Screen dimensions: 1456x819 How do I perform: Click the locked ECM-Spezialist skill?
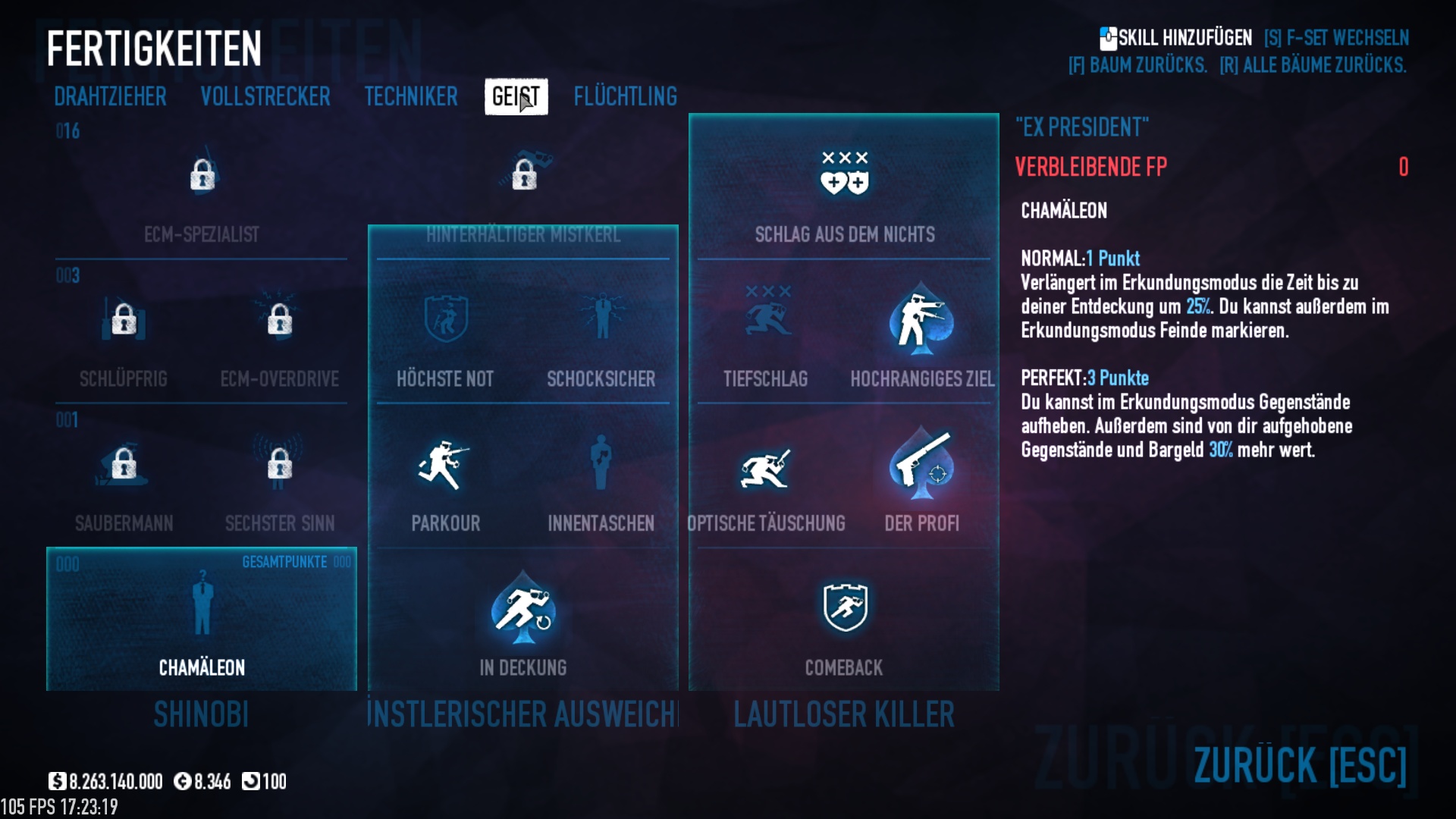[x=202, y=176]
